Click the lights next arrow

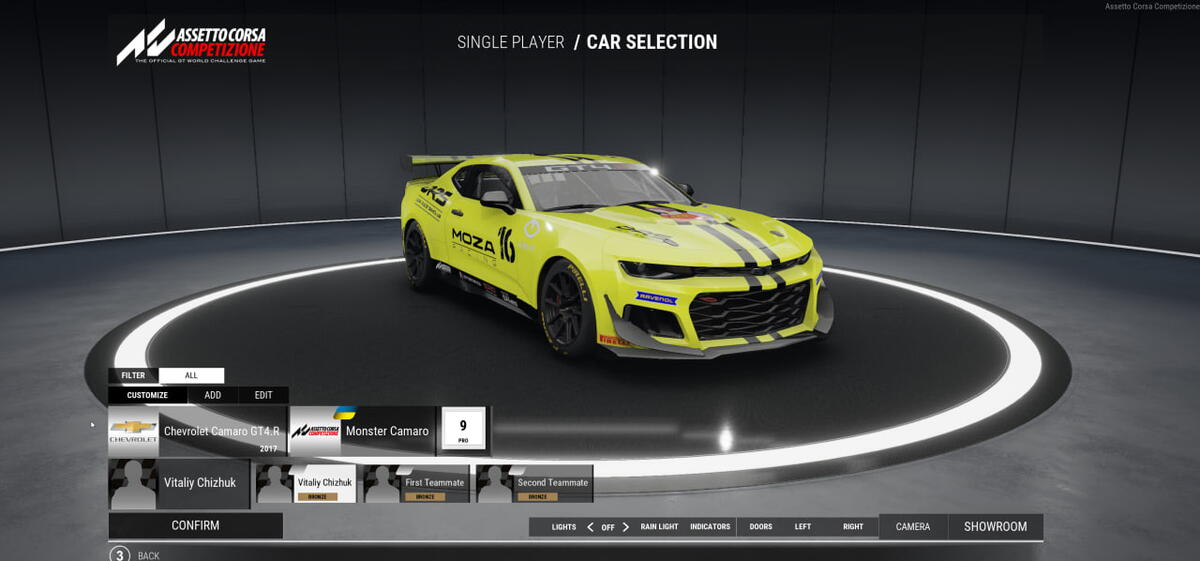(x=626, y=527)
